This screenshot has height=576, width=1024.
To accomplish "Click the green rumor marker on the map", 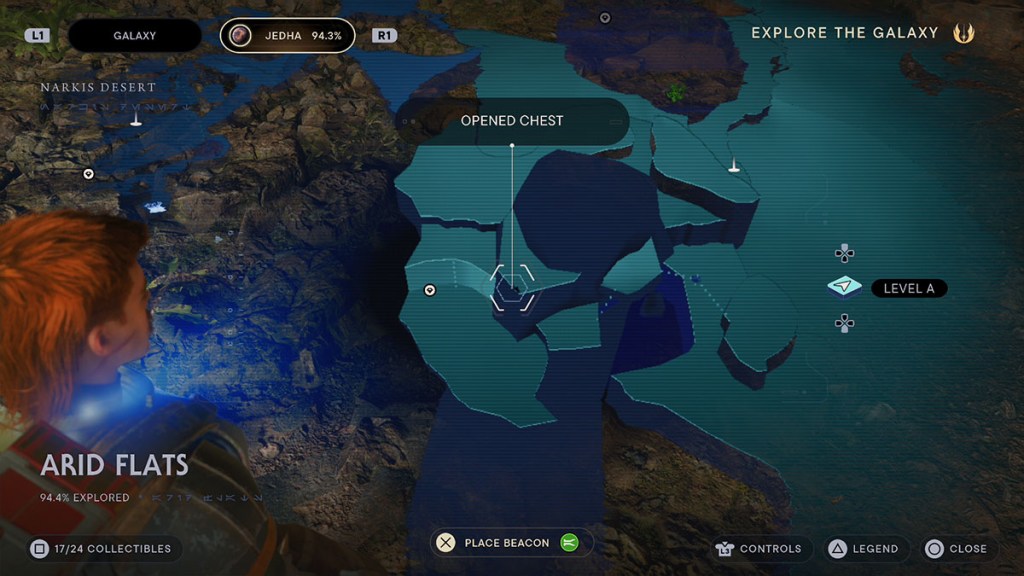I will (676, 93).
